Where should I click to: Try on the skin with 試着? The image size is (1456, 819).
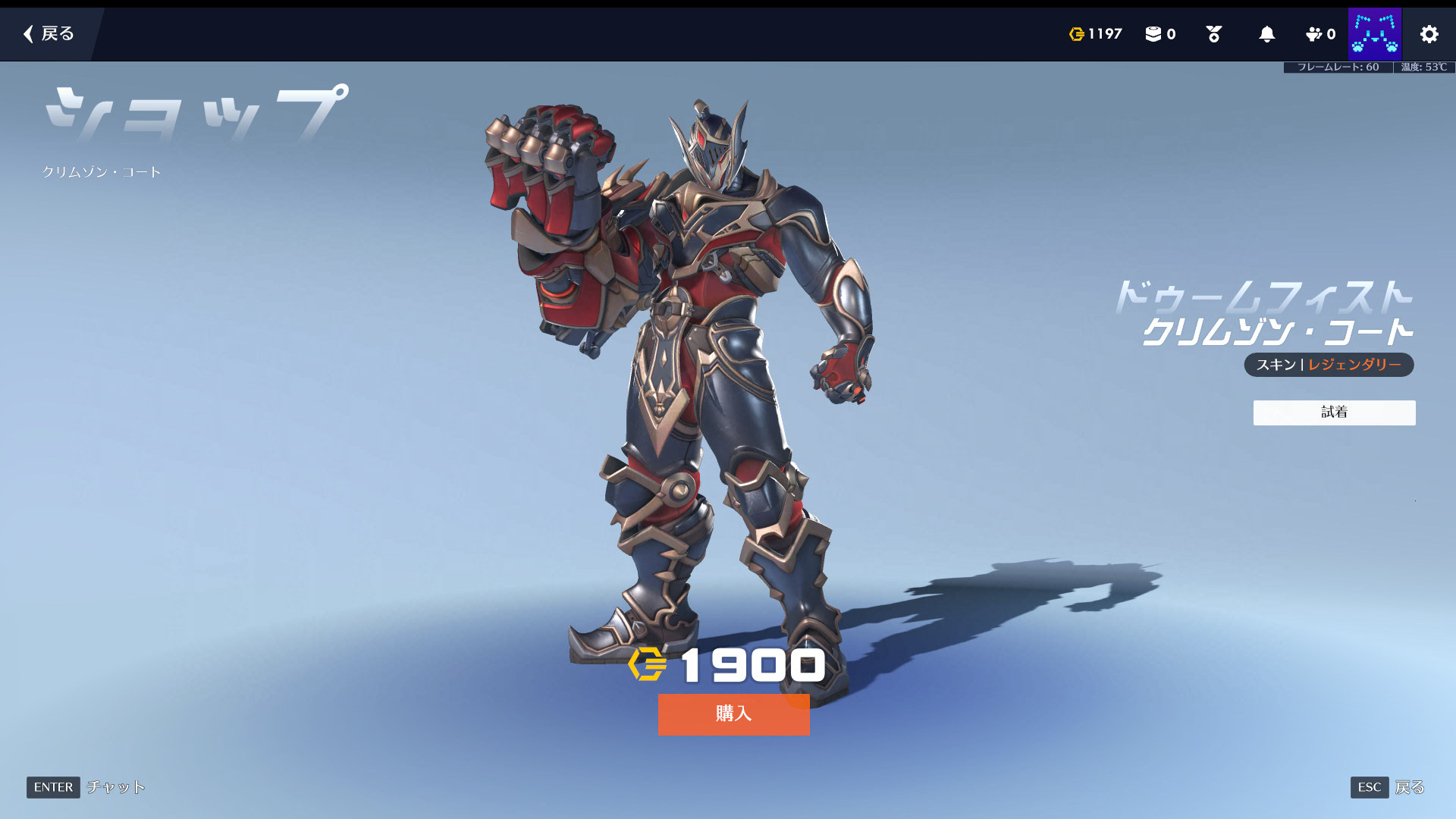click(1334, 413)
